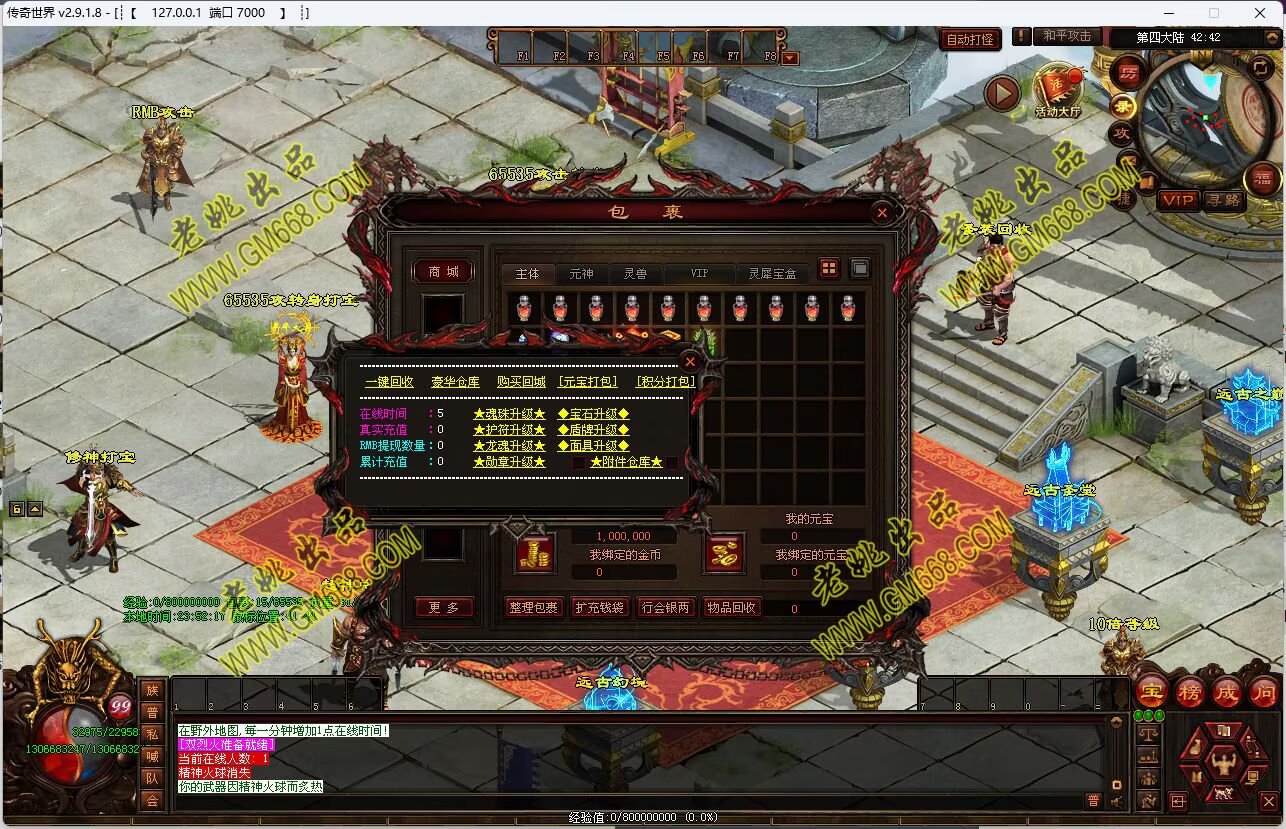The image size is (1286, 829).
Task: Select the 灵犀宝盒 tab
Action: pos(772,273)
